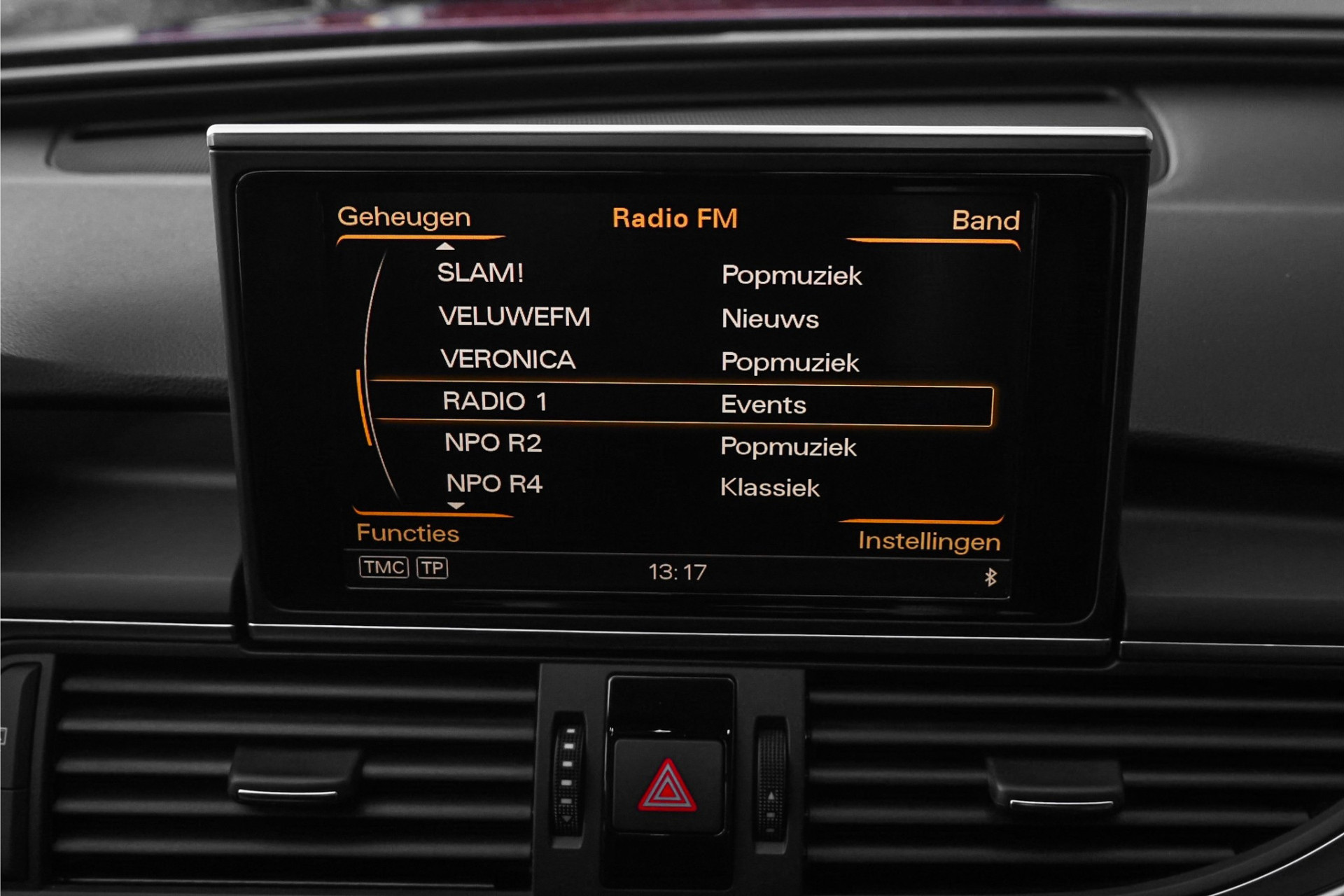Click the Bluetooth status icon
The image size is (1344, 896).
click(990, 577)
